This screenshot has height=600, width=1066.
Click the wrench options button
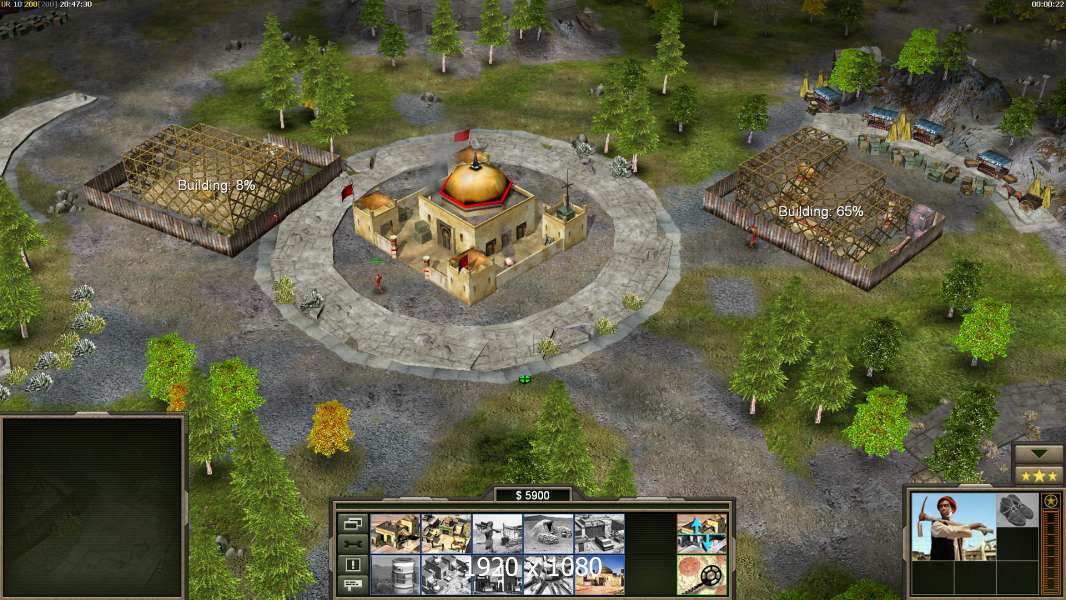coord(351,544)
